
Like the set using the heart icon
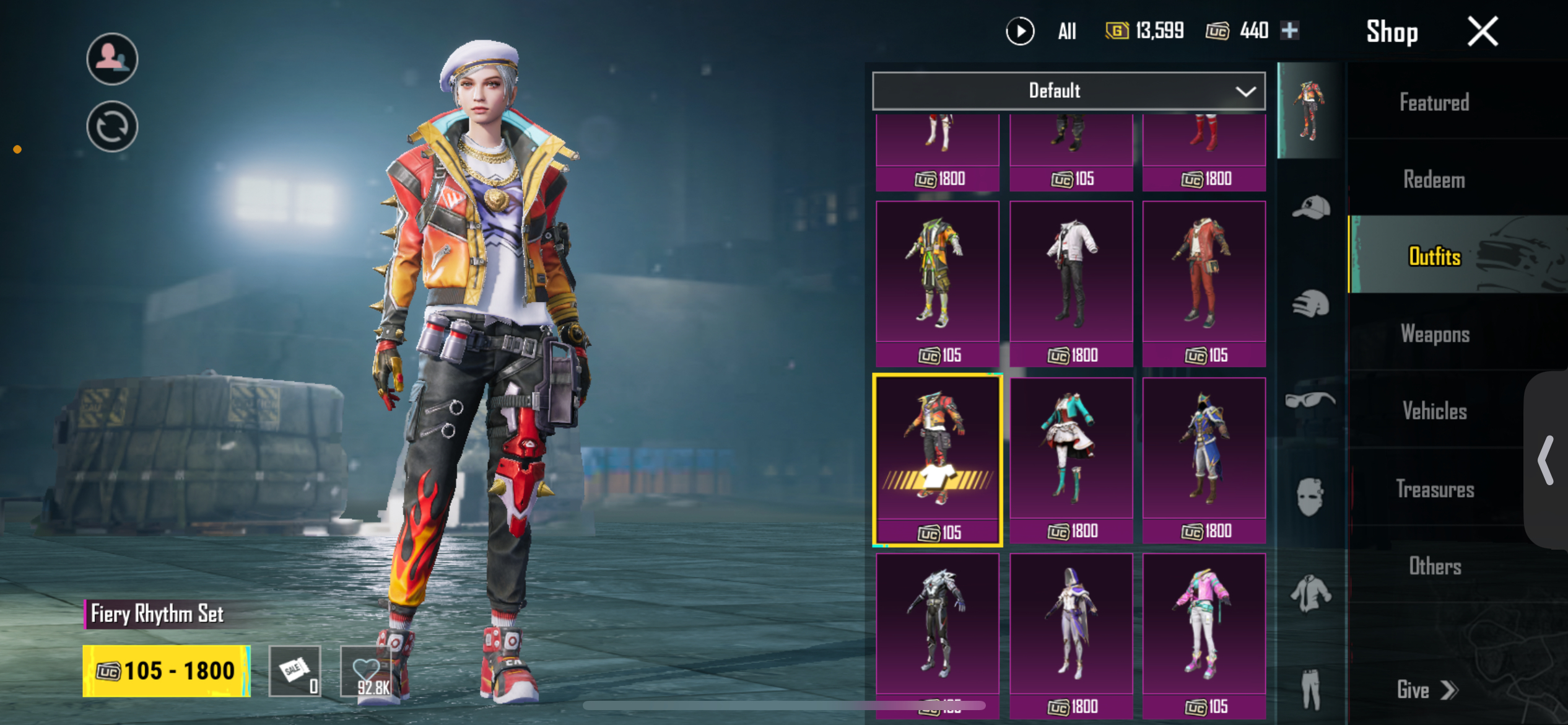pyautogui.click(x=366, y=671)
